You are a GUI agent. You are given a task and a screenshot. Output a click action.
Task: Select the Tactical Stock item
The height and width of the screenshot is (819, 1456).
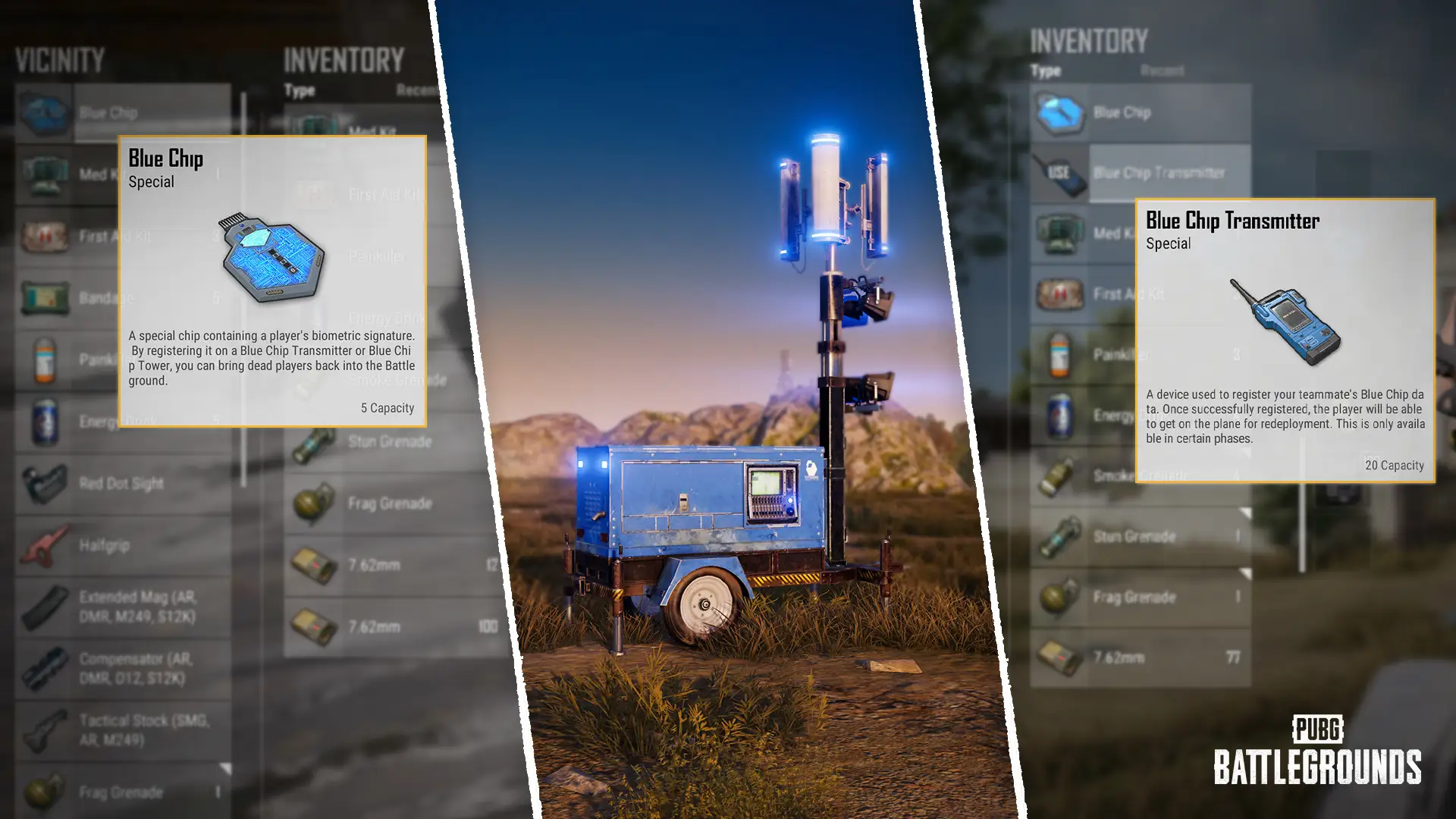(x=123, y=730)
